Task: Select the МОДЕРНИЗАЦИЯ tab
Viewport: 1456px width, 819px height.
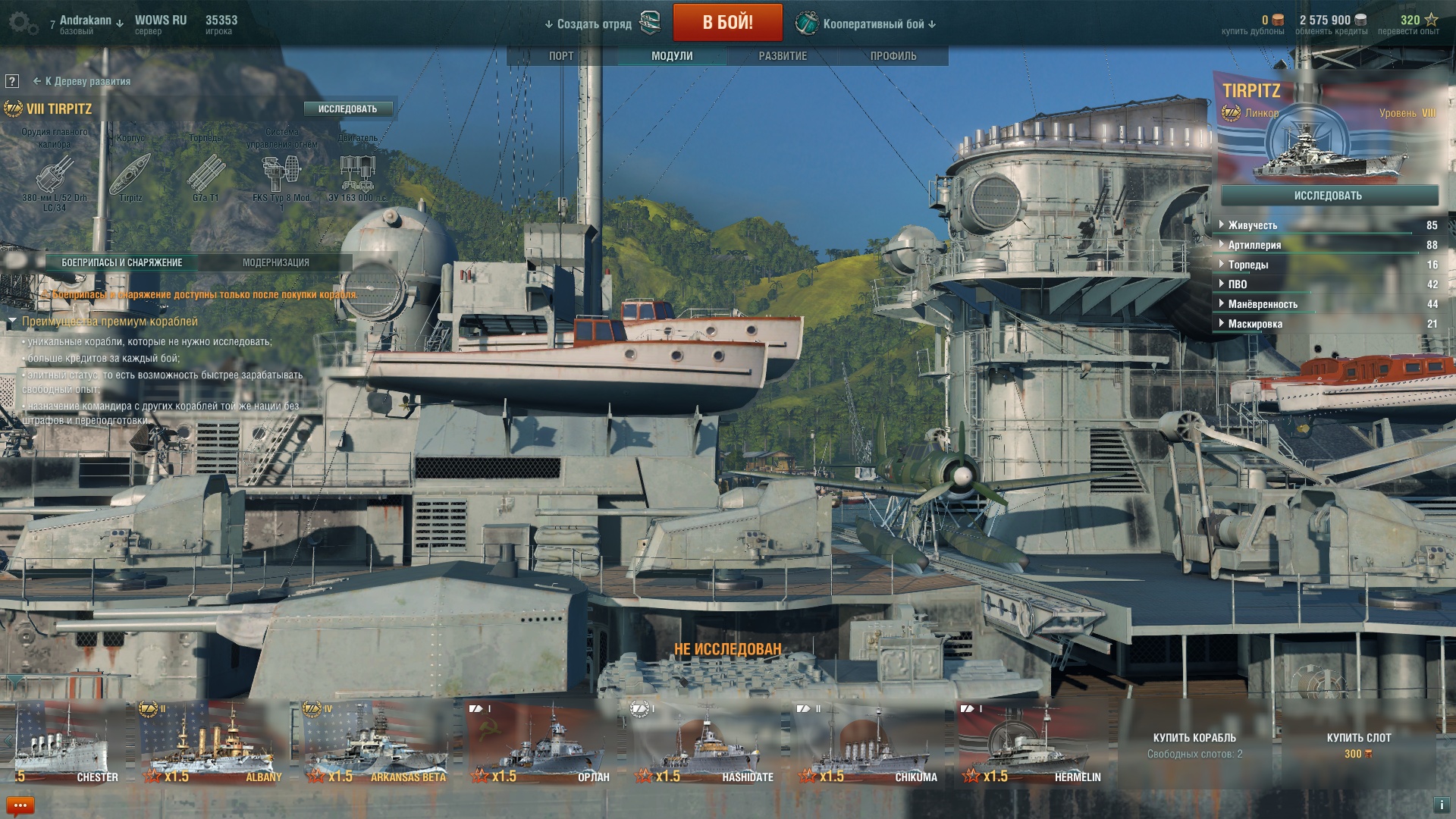Action: pos(275,262)
